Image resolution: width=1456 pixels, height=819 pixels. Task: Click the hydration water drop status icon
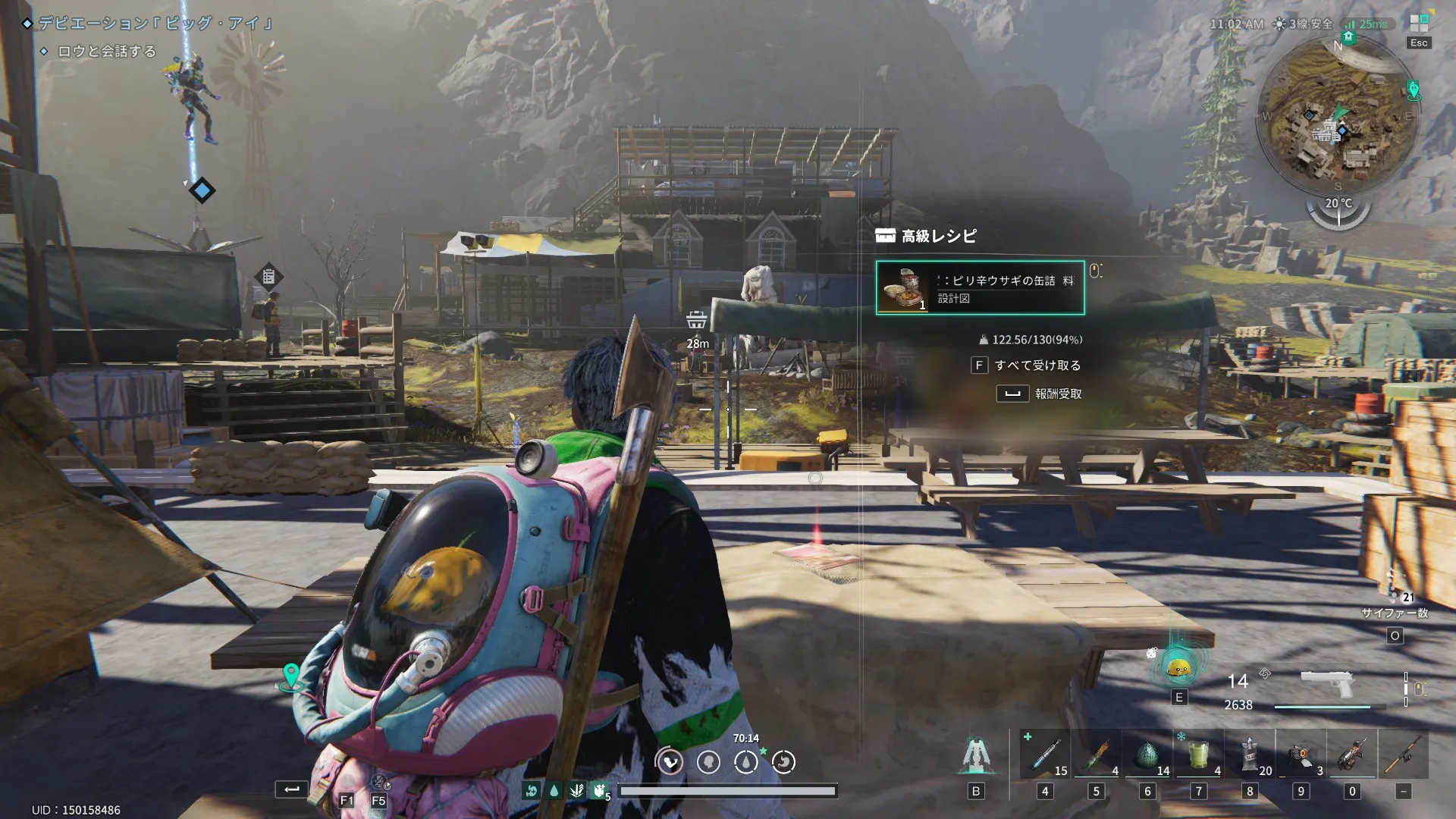746,761
